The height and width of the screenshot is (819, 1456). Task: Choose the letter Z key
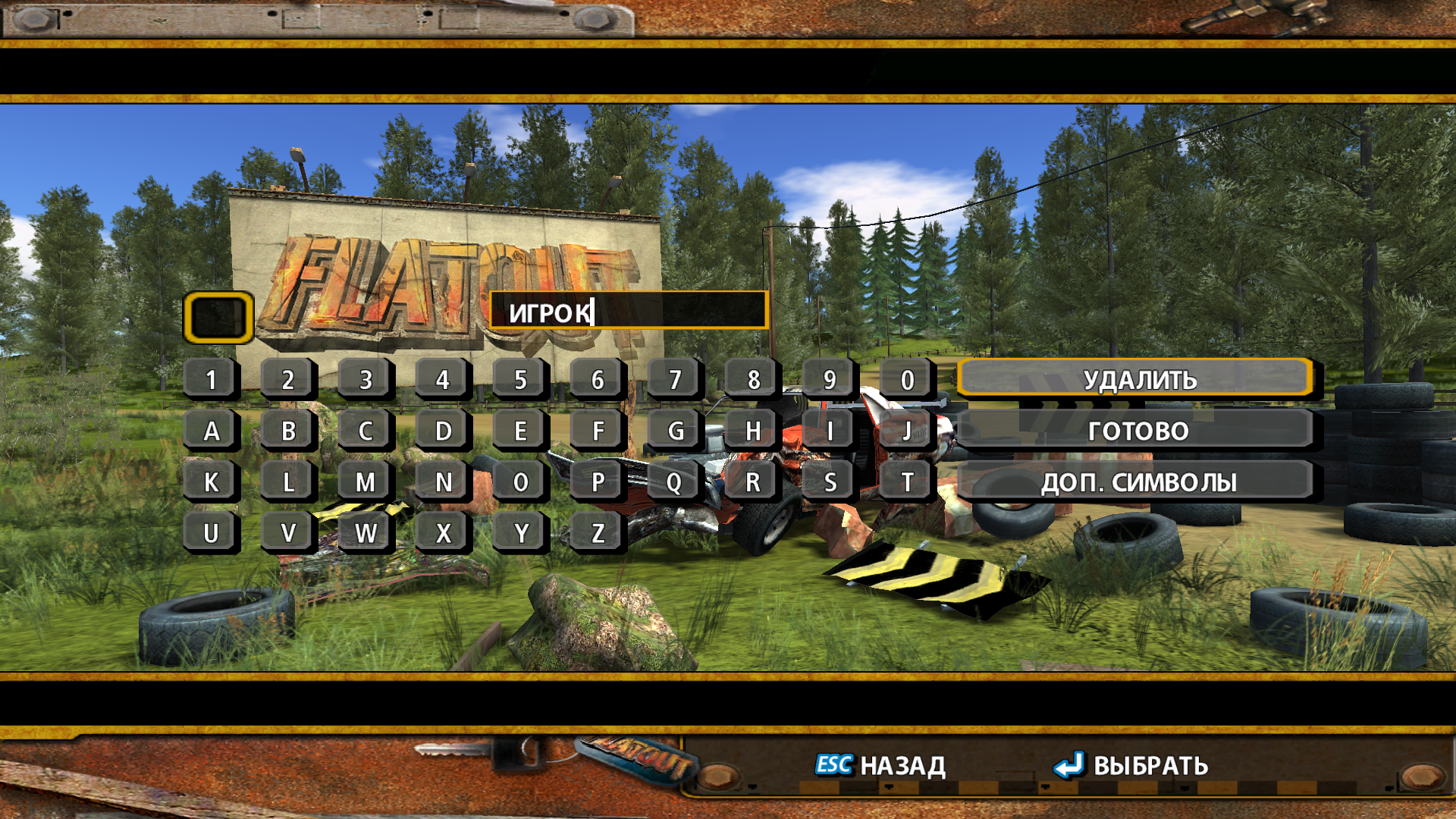pos(598,532)
